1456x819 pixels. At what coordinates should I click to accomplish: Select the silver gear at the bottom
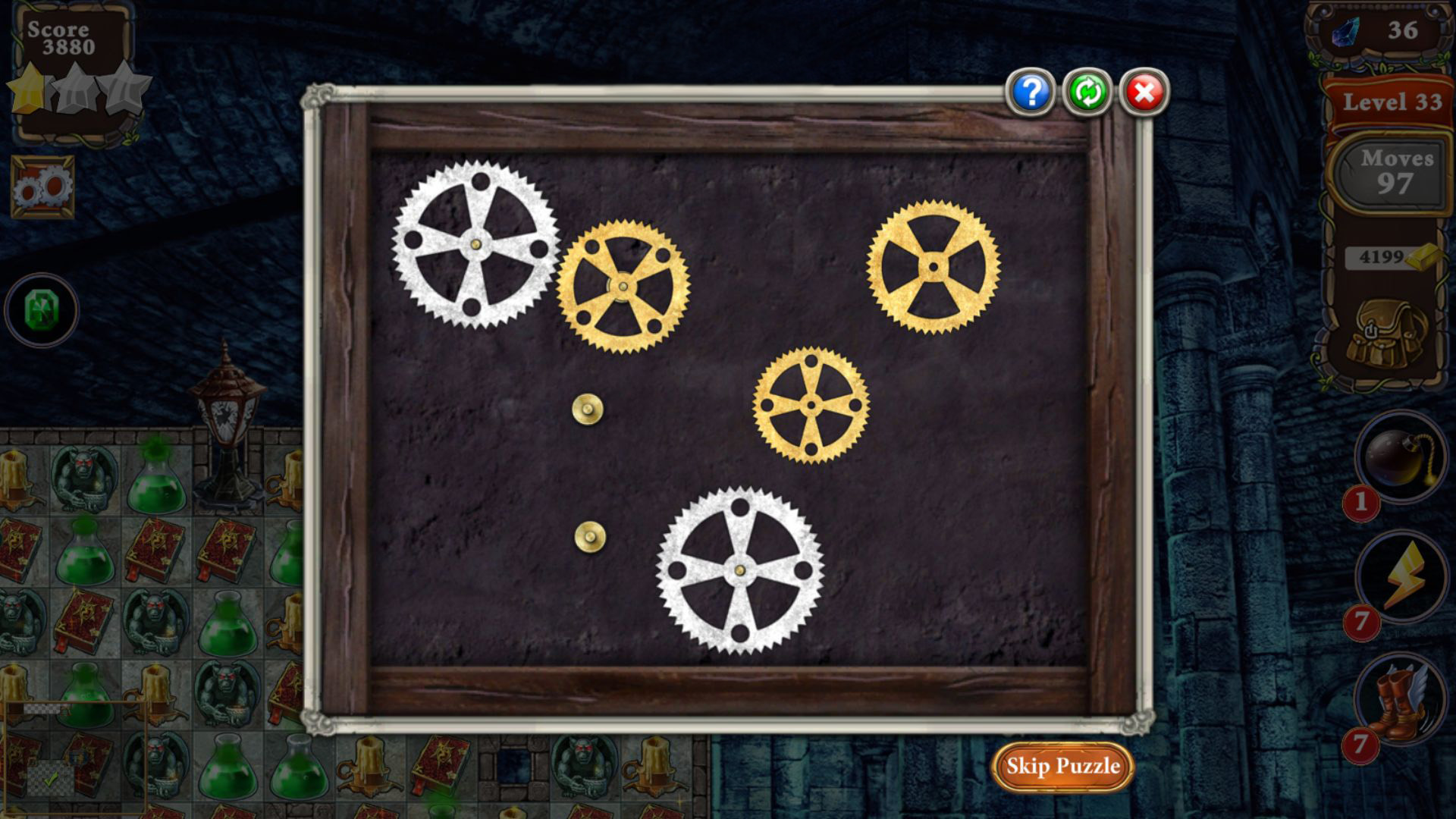[739, 570]
